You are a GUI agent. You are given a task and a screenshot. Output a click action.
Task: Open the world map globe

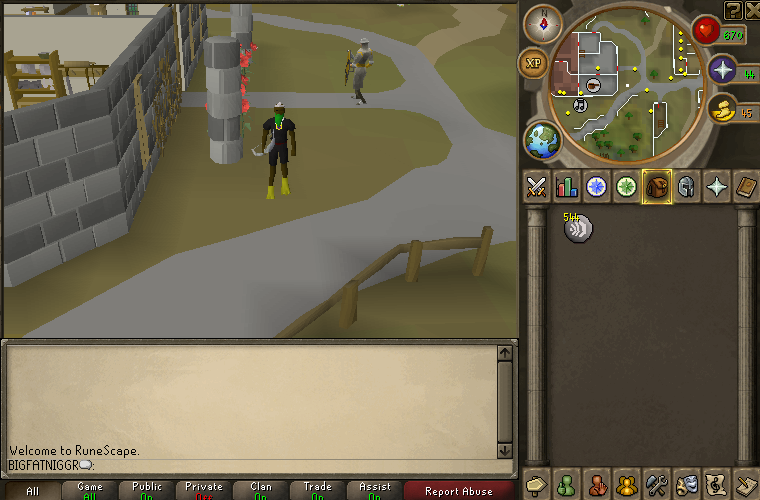(543, 141)
